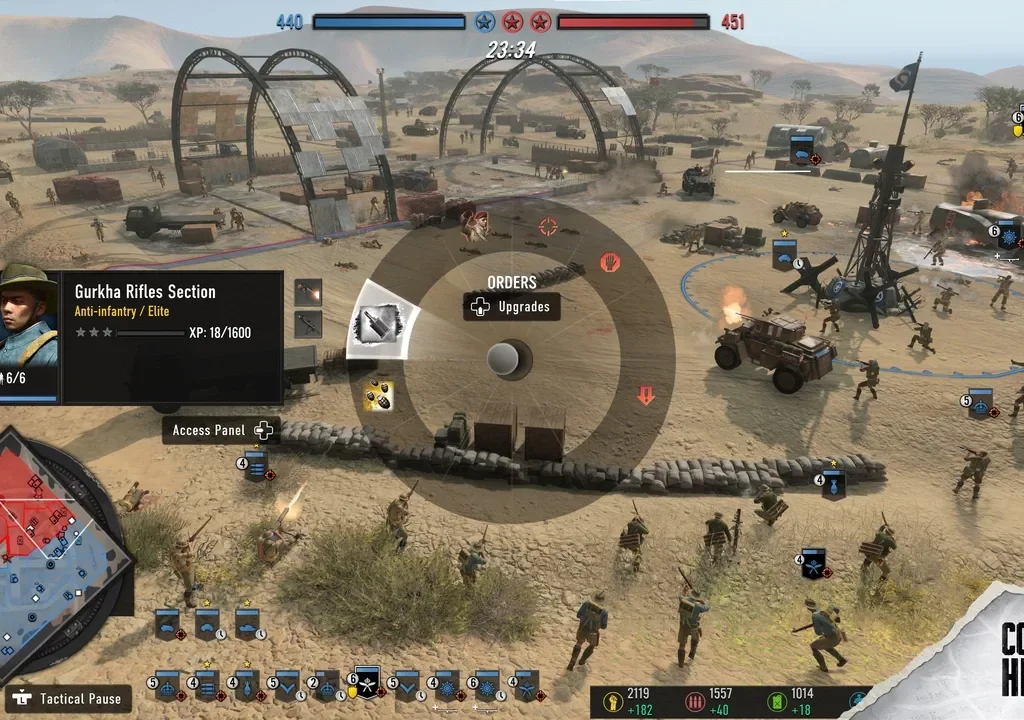1024x720 pixels.
Task: Click the unit marker numbered 5 on the right
Action: tap(980, 402)
